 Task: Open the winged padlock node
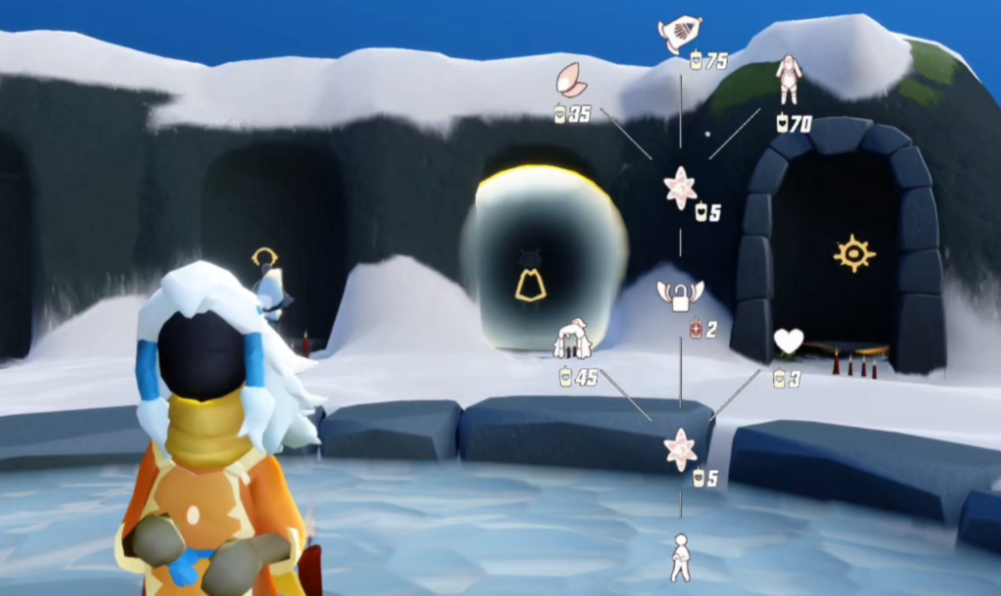click(x=680, y=295)
